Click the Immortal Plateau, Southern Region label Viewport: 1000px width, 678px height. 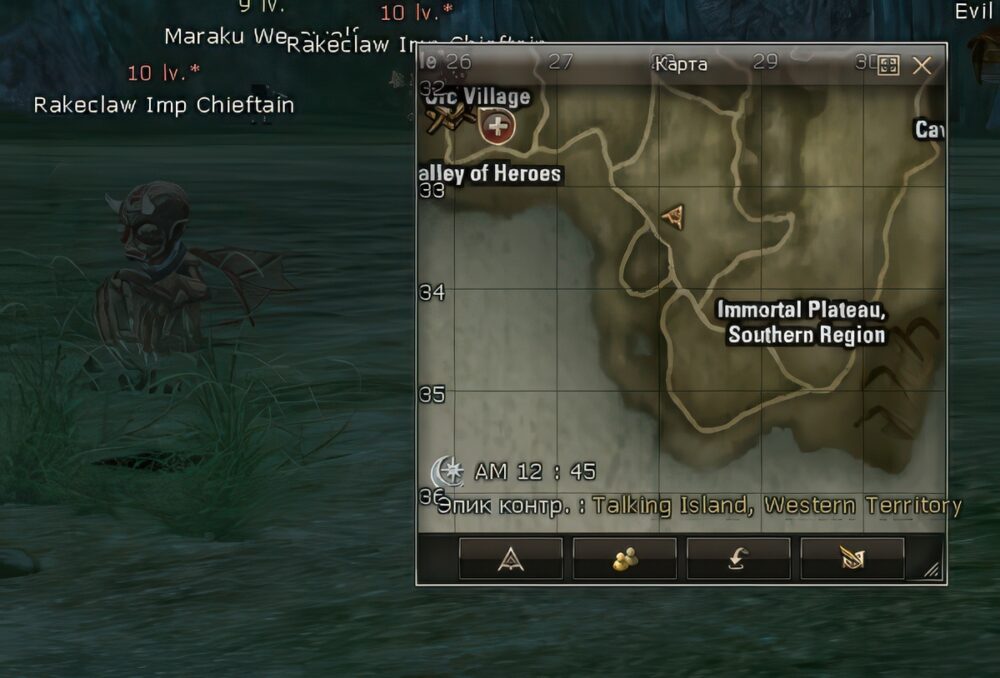click(x=803, y=323)
